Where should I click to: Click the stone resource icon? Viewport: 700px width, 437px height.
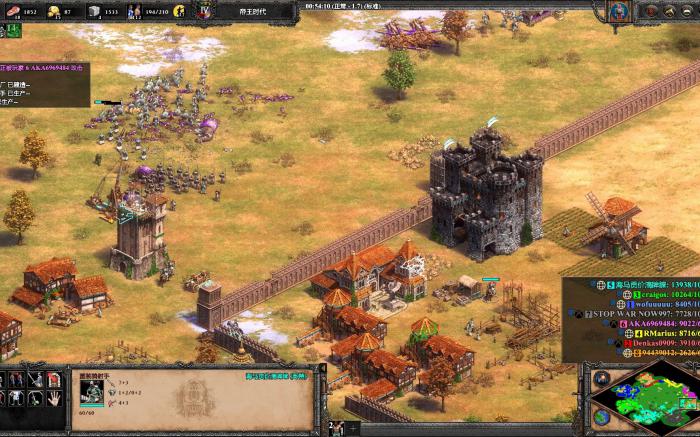95,11
